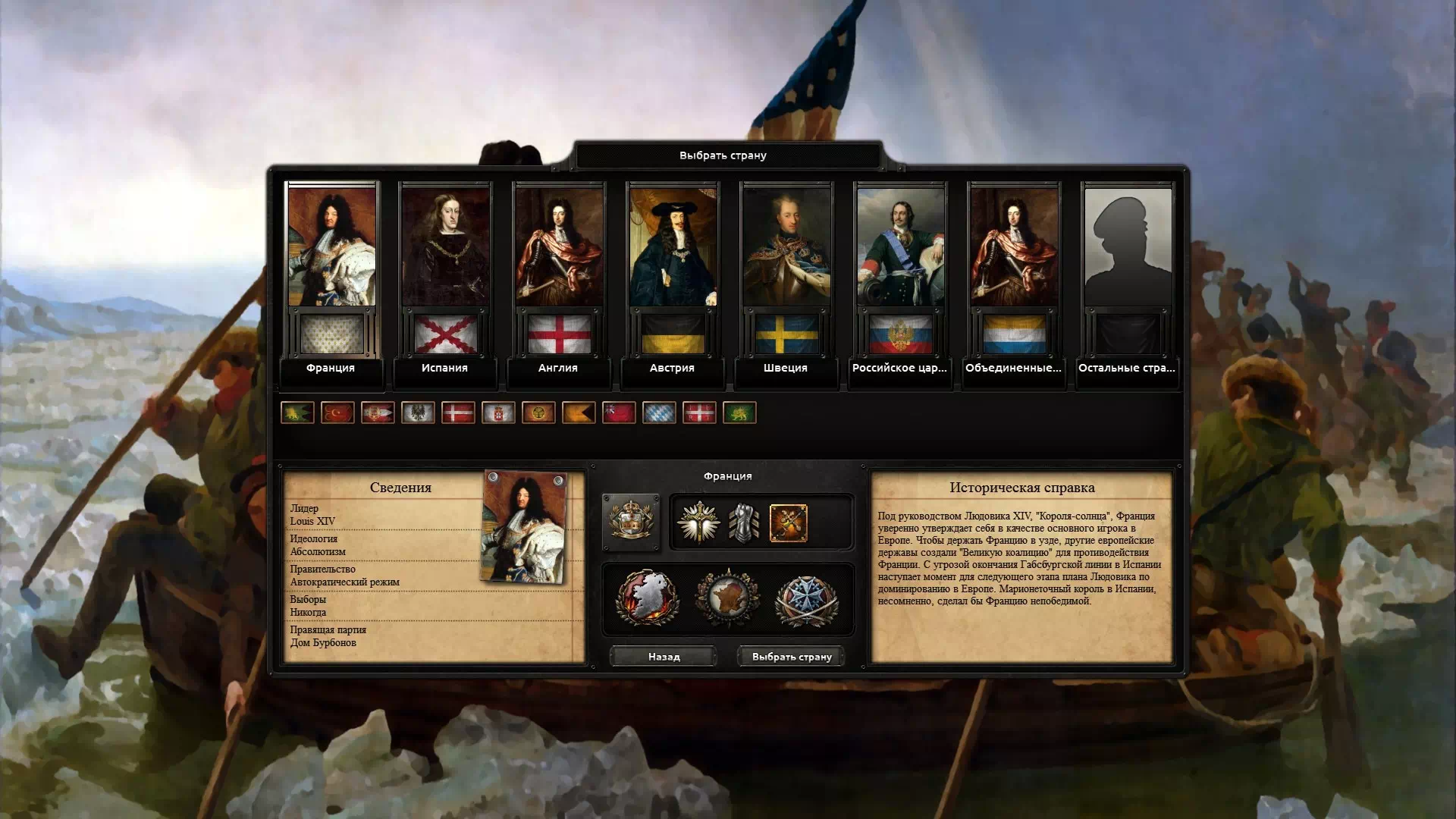Viewport: 1456px width, 819px height.
Task: Inspect the armored gauntlet national spirit icon
Action: tap(743, 523)
